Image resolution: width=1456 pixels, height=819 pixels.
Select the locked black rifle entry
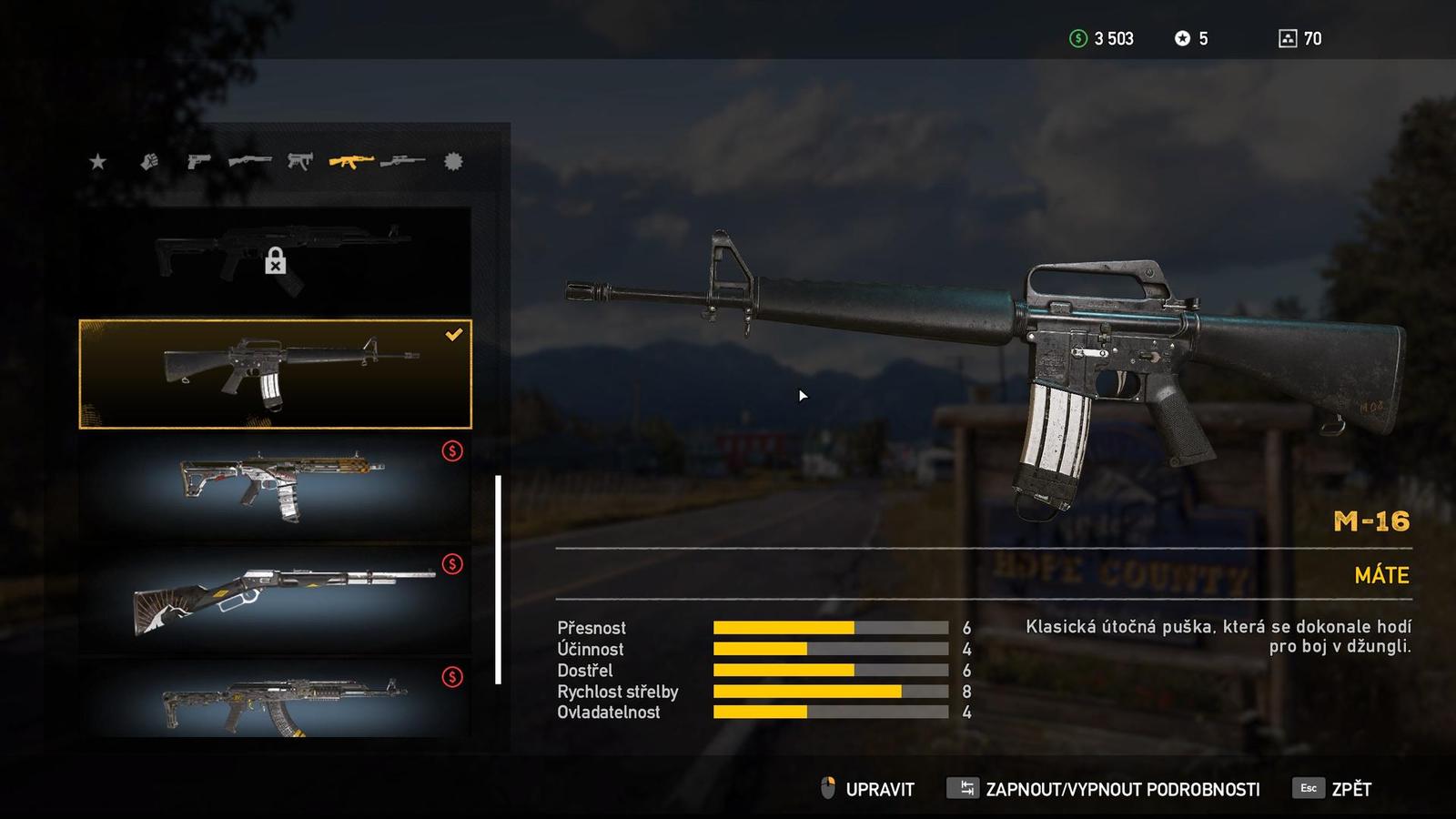coord(275,261)
